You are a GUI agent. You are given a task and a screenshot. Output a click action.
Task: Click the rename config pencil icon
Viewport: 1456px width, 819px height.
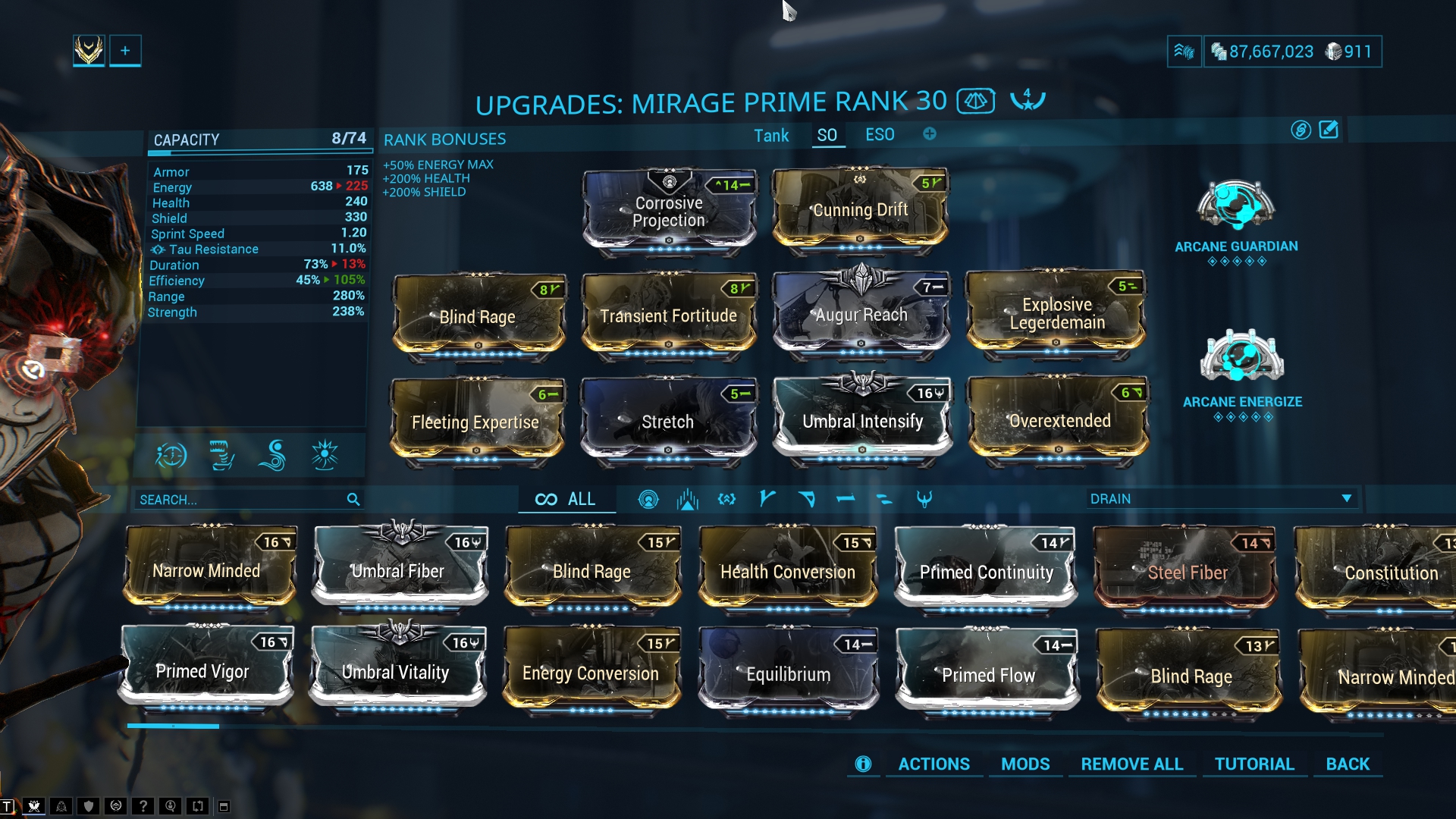pyautogui.click(x=1329, y=130)
